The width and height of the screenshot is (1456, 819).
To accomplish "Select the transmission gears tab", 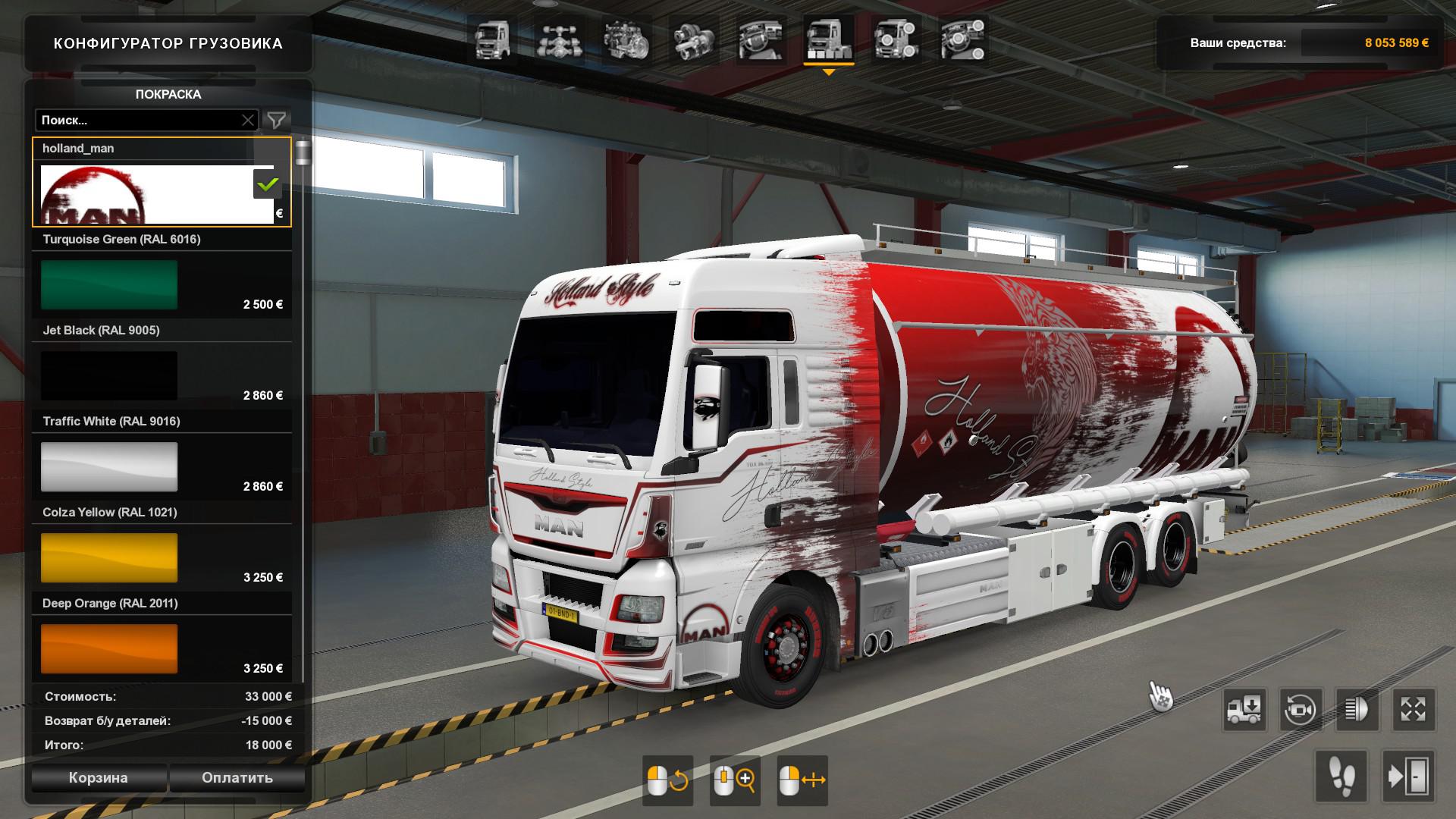I will [x=692, y=40].
